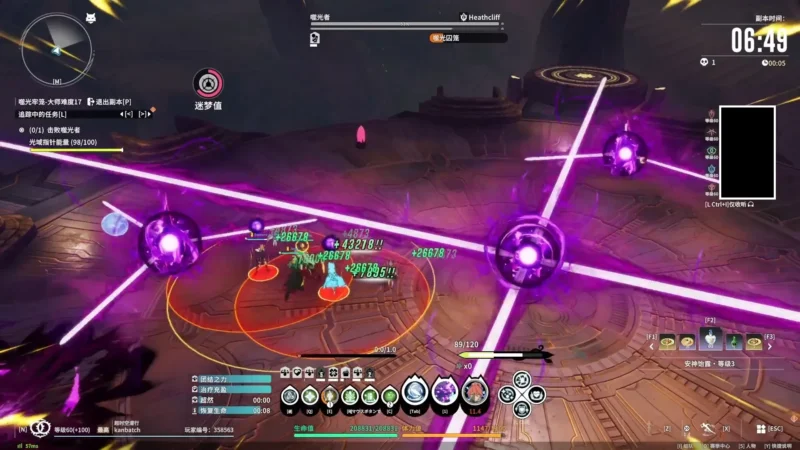800x450 pixels.
Task: Open the main menu grid icon
Action: (x=761, y=429)
